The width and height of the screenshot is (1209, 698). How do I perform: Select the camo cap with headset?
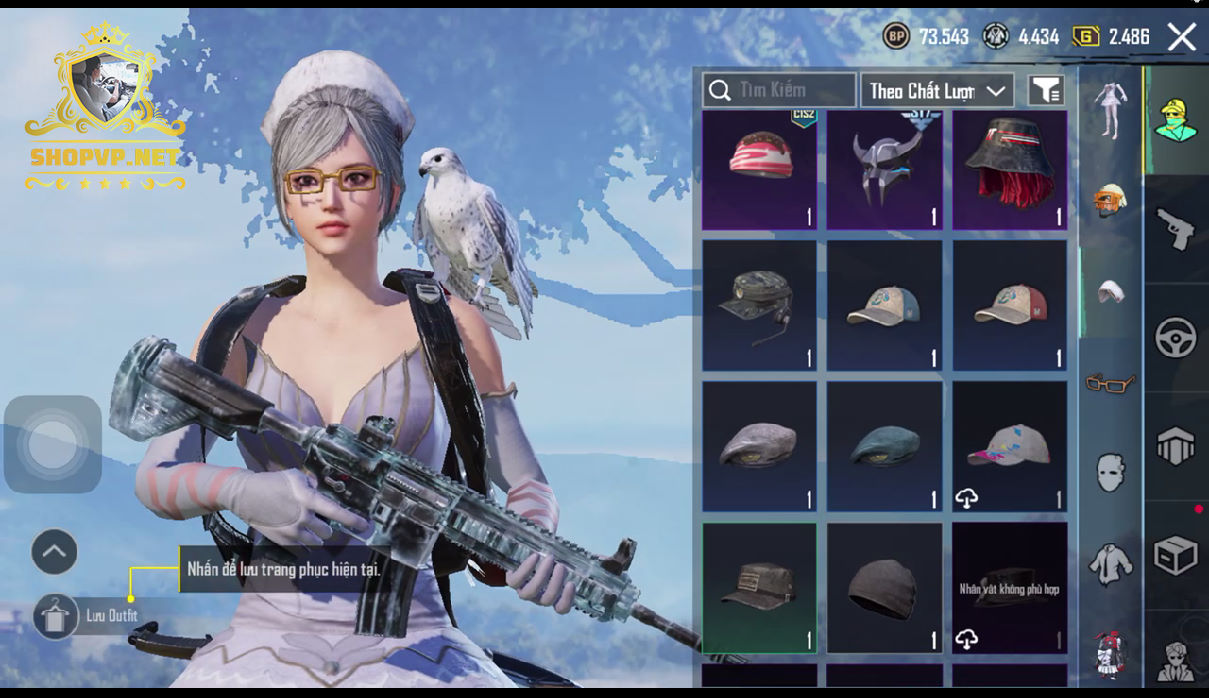point(759,305)
